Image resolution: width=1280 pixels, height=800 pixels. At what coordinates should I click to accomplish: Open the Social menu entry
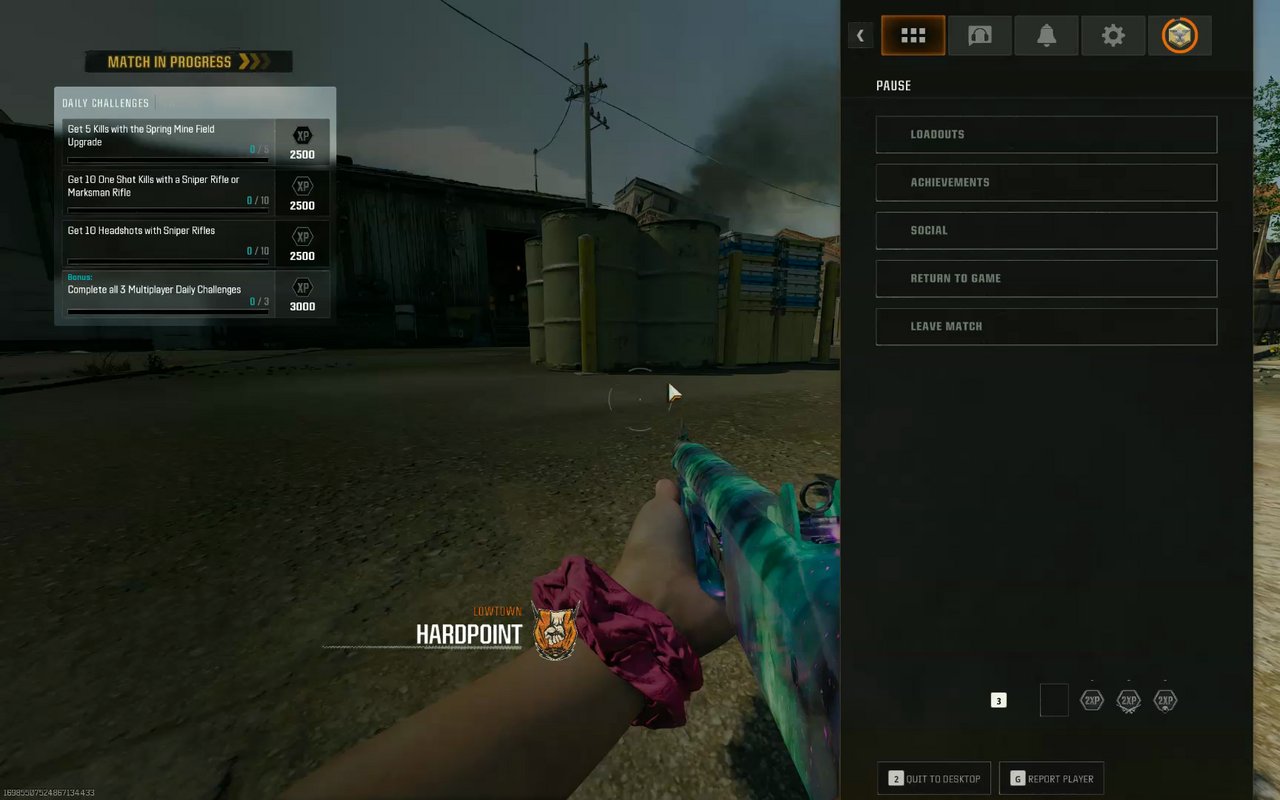[x=1046, y=230]
